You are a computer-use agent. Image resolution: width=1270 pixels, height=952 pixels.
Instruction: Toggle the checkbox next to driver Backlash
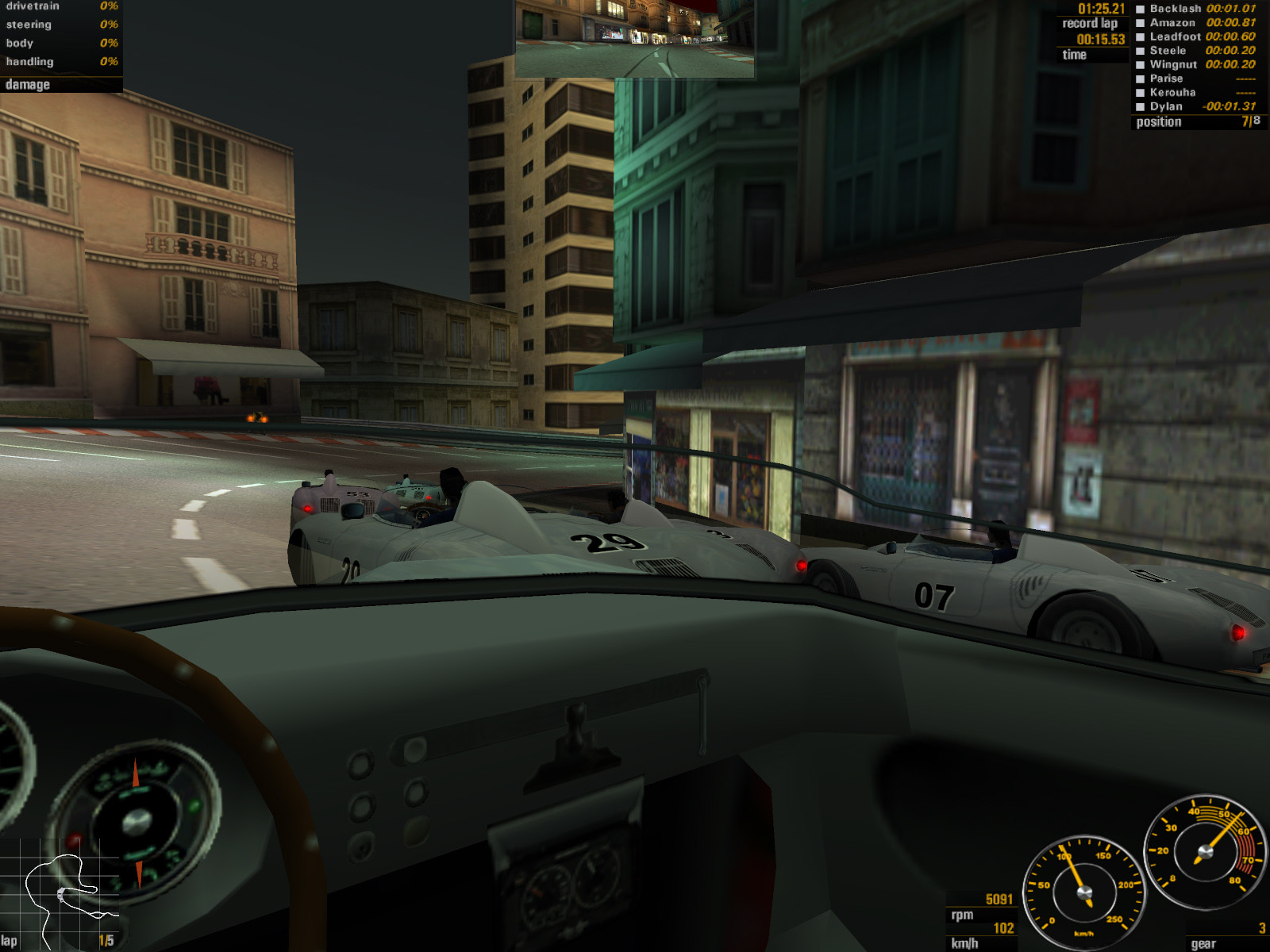point(1140,10)
